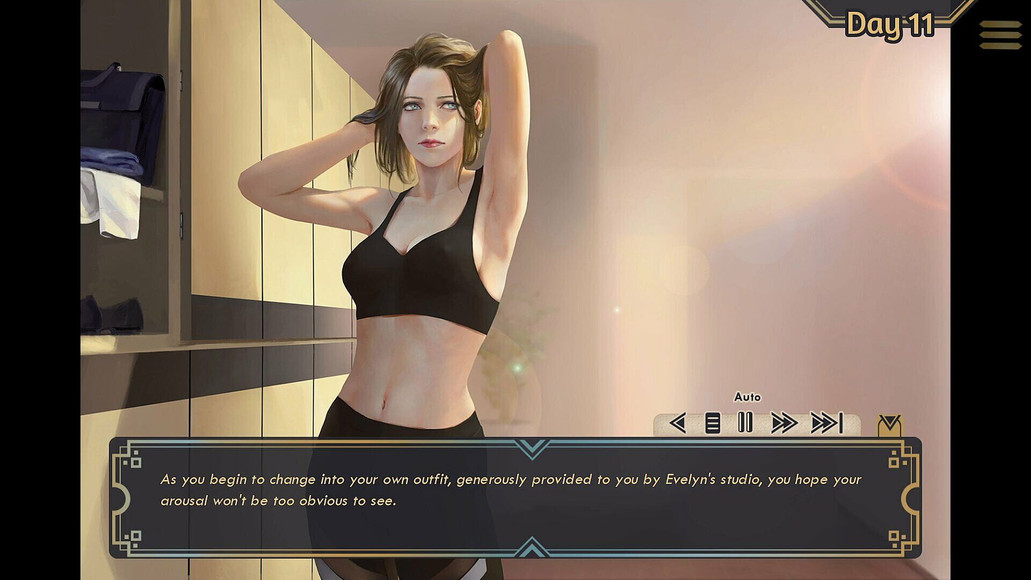Skip to the end with skip-forward button
The width and height of the screenshot is (1031, 580).
826,423
